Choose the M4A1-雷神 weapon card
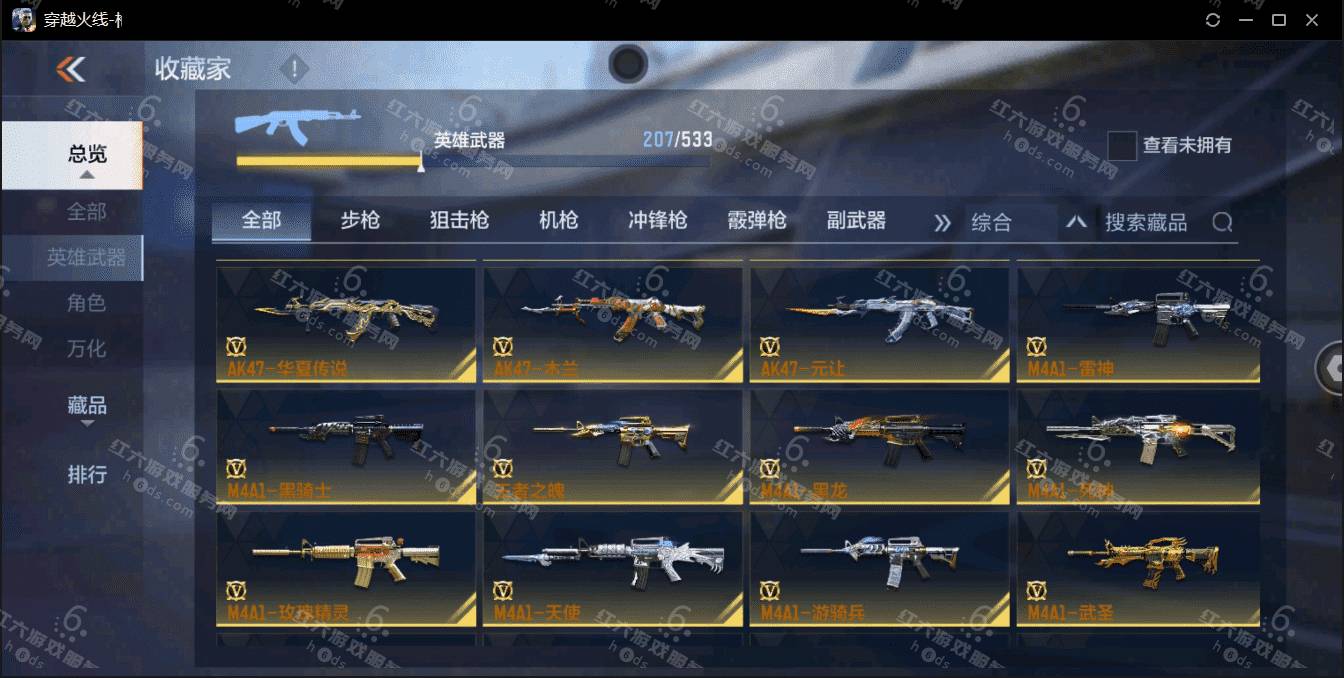The height and width of the screenshot is (678, 1344). [x=1138, y=322]
